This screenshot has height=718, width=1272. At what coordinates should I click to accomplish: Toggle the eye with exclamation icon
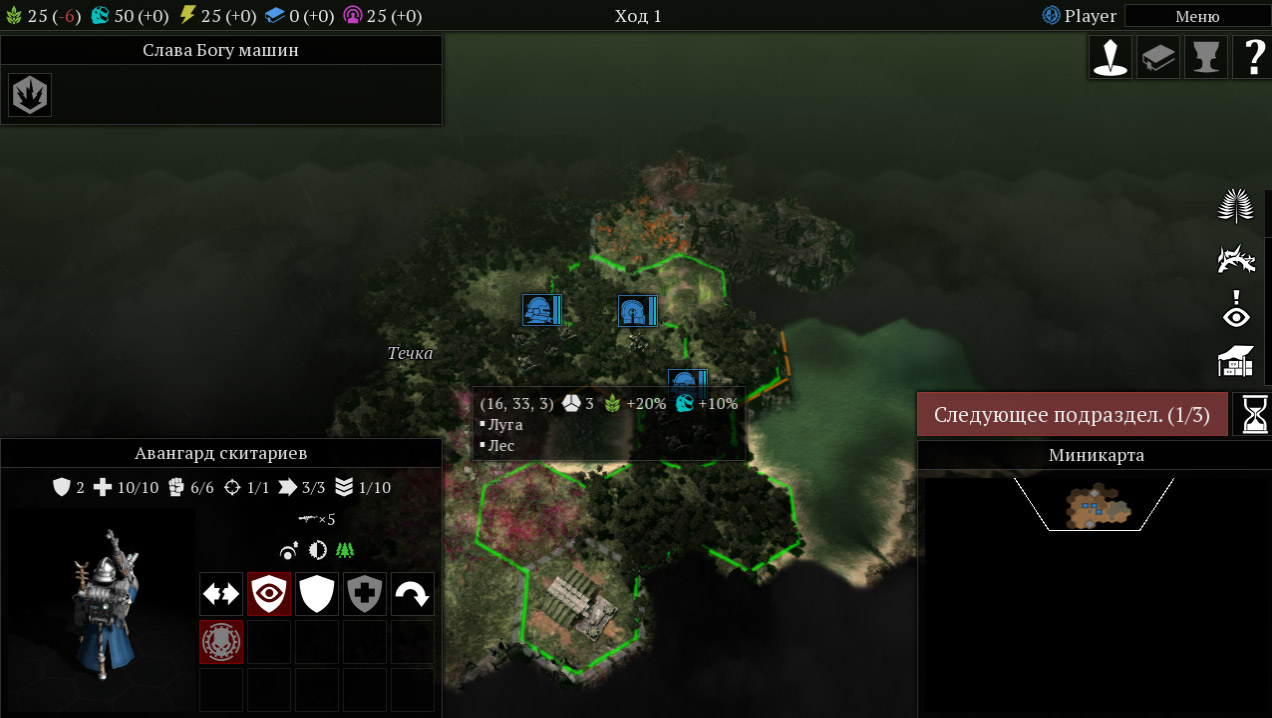tap(1237, 310)
